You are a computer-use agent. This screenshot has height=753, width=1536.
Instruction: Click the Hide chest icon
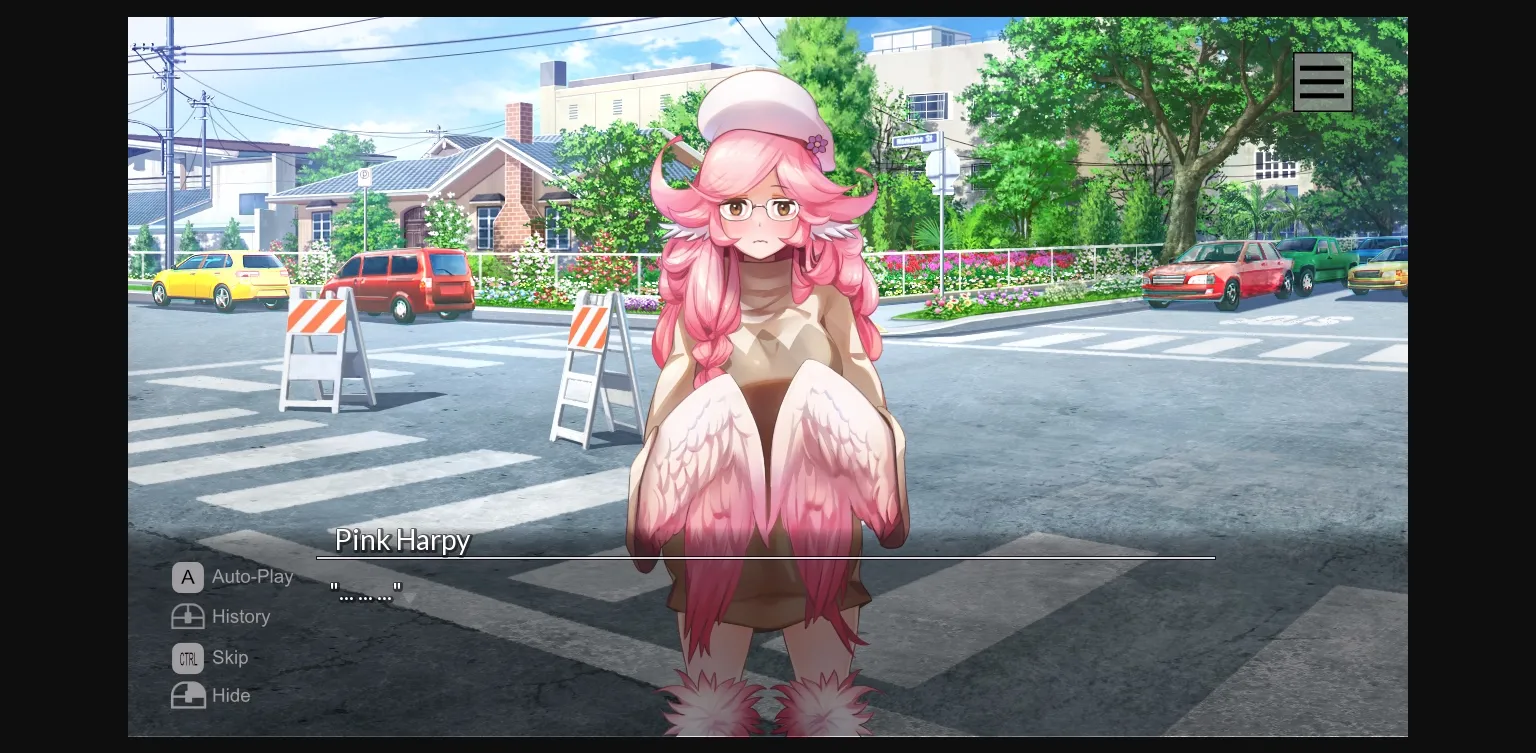pos(188,695)
